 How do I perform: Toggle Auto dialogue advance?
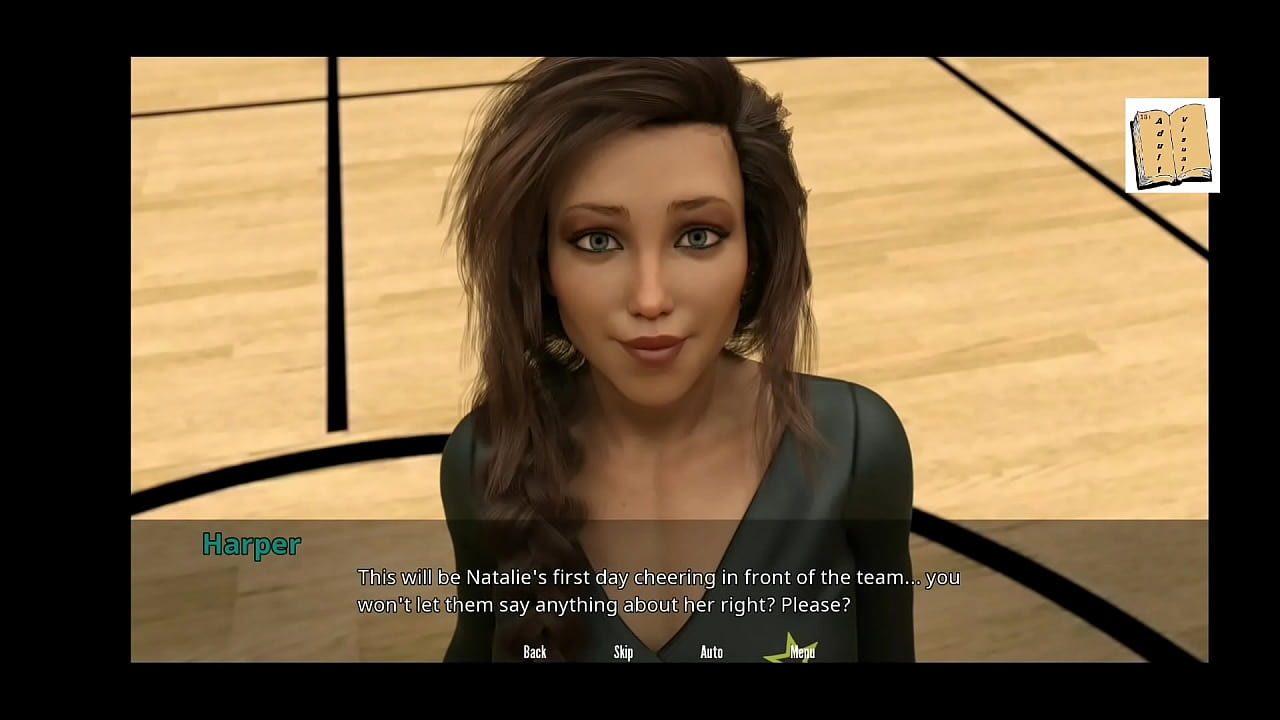[711, 652]
